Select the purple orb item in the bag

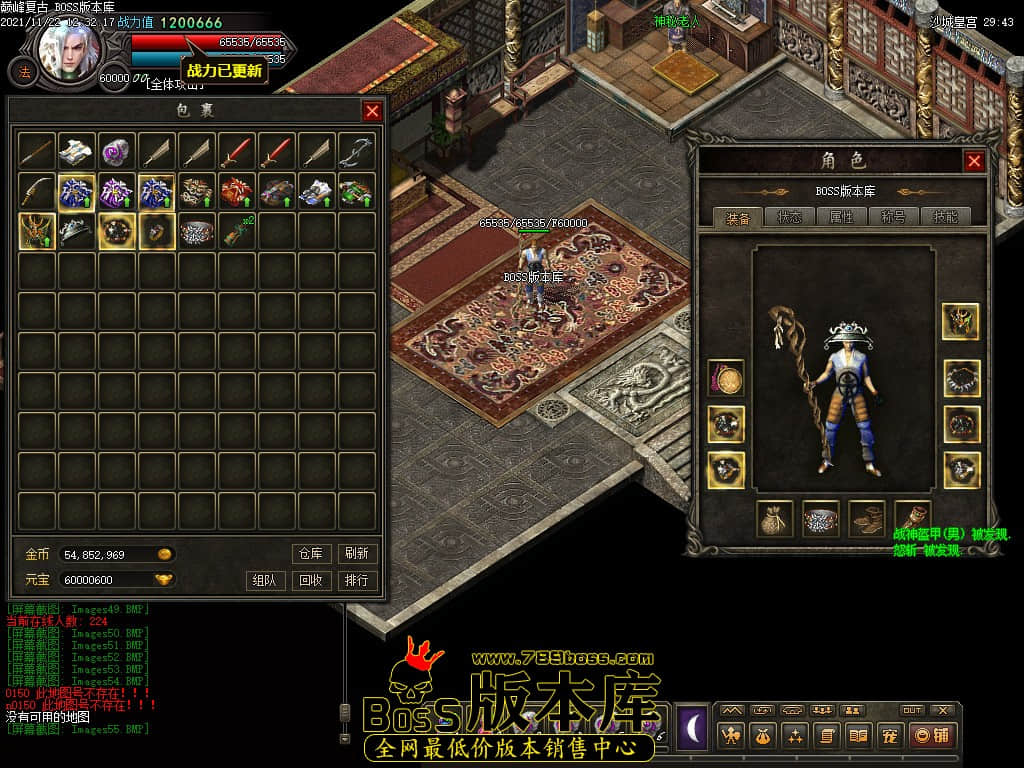[117, 151]
